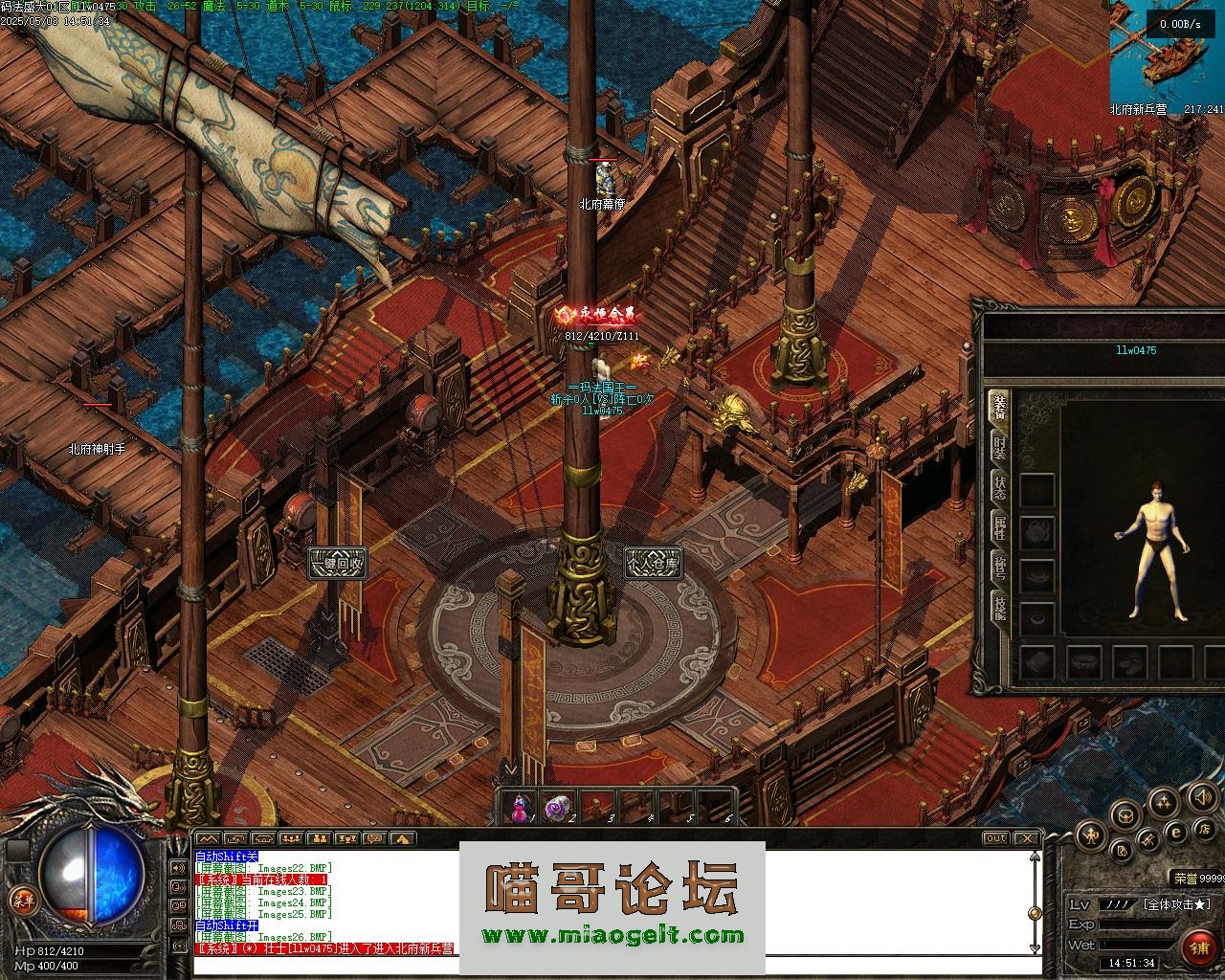Open the 店 store round icon
The image size is (1225, 980).
(x=1206, y=828)
